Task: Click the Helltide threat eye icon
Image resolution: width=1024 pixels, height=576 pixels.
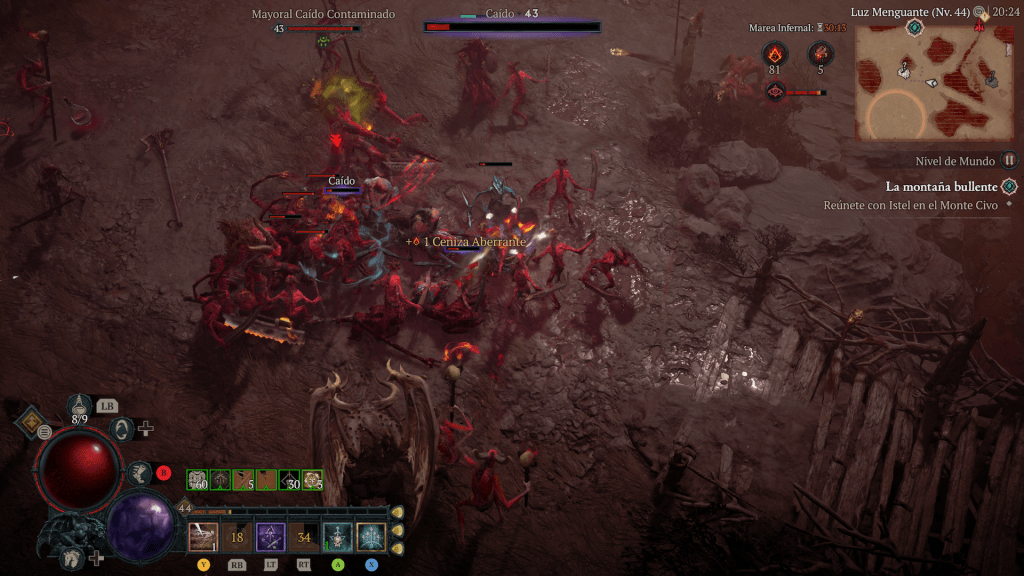Action: pyautogui.click(x=775, y=92)
